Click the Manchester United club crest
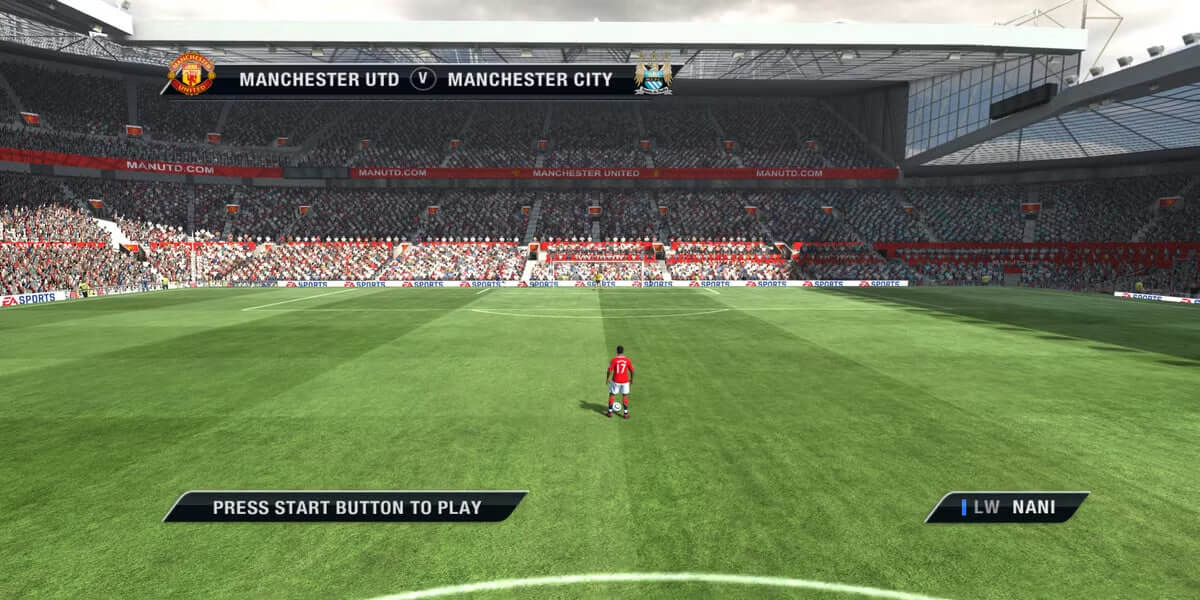Viewport: 1200px width, 600px height. click(190, 75)
